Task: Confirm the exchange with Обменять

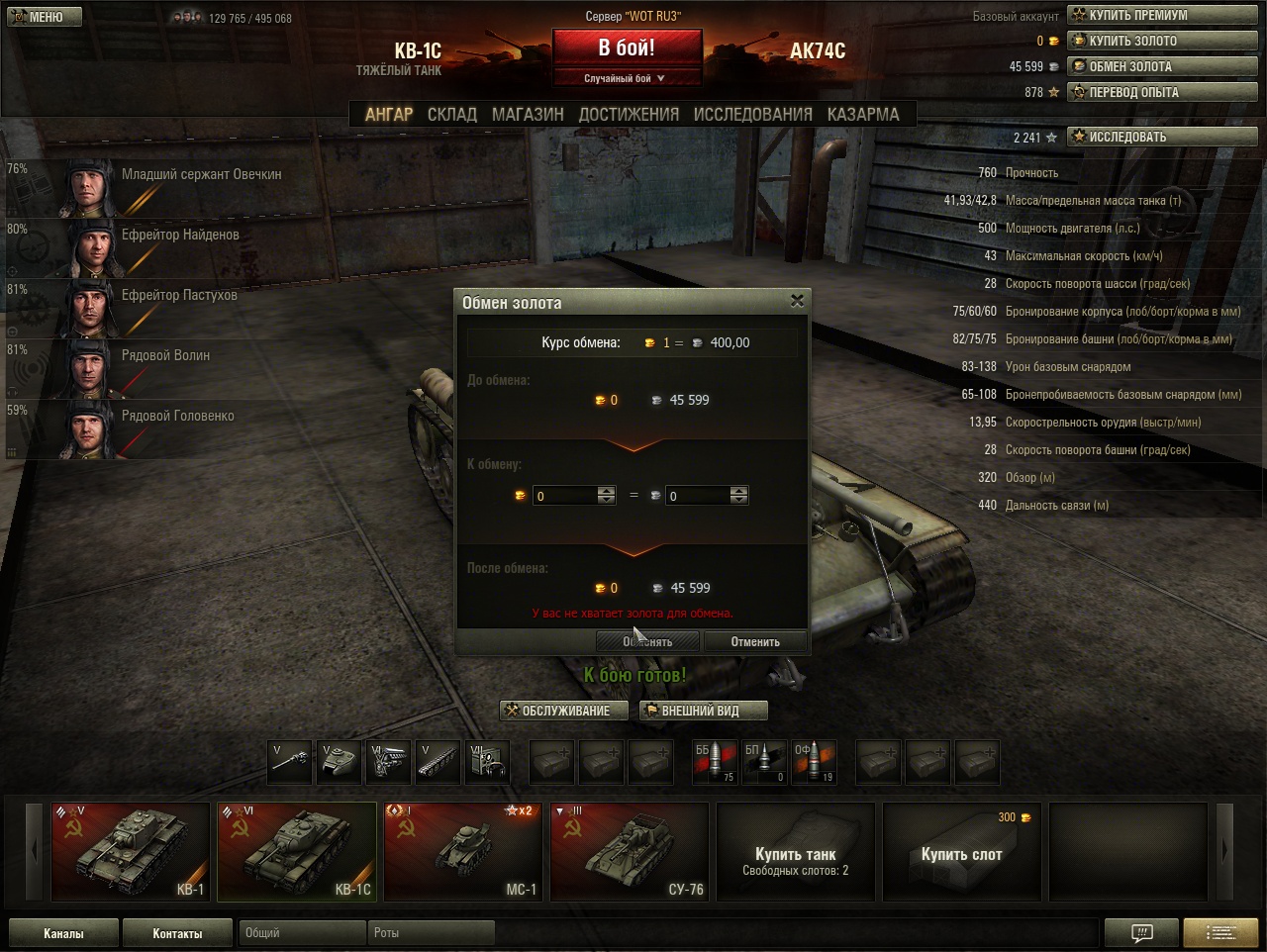Action: (x=647, y=642)
